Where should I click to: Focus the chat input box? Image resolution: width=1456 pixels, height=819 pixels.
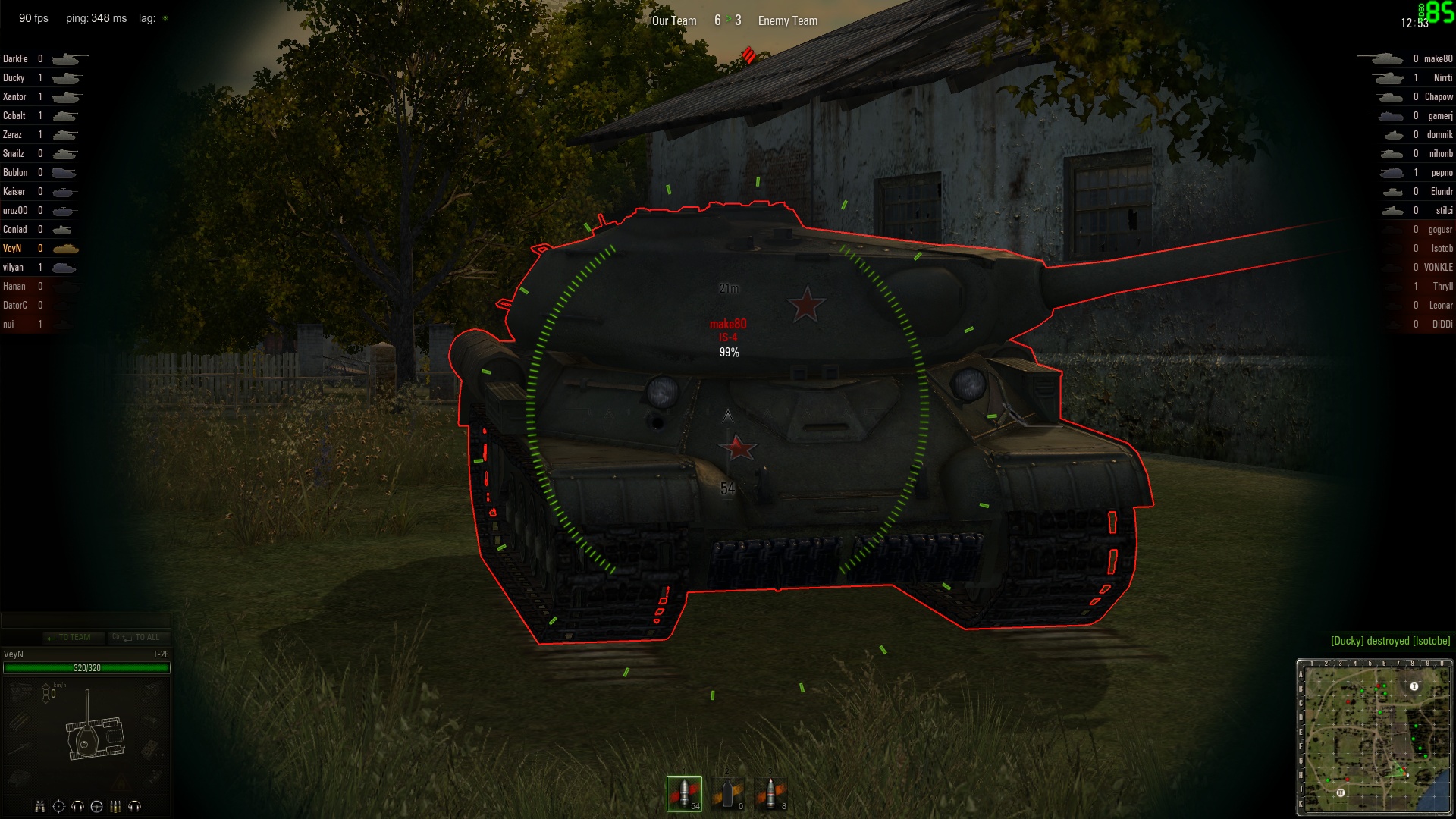point(85,621)
